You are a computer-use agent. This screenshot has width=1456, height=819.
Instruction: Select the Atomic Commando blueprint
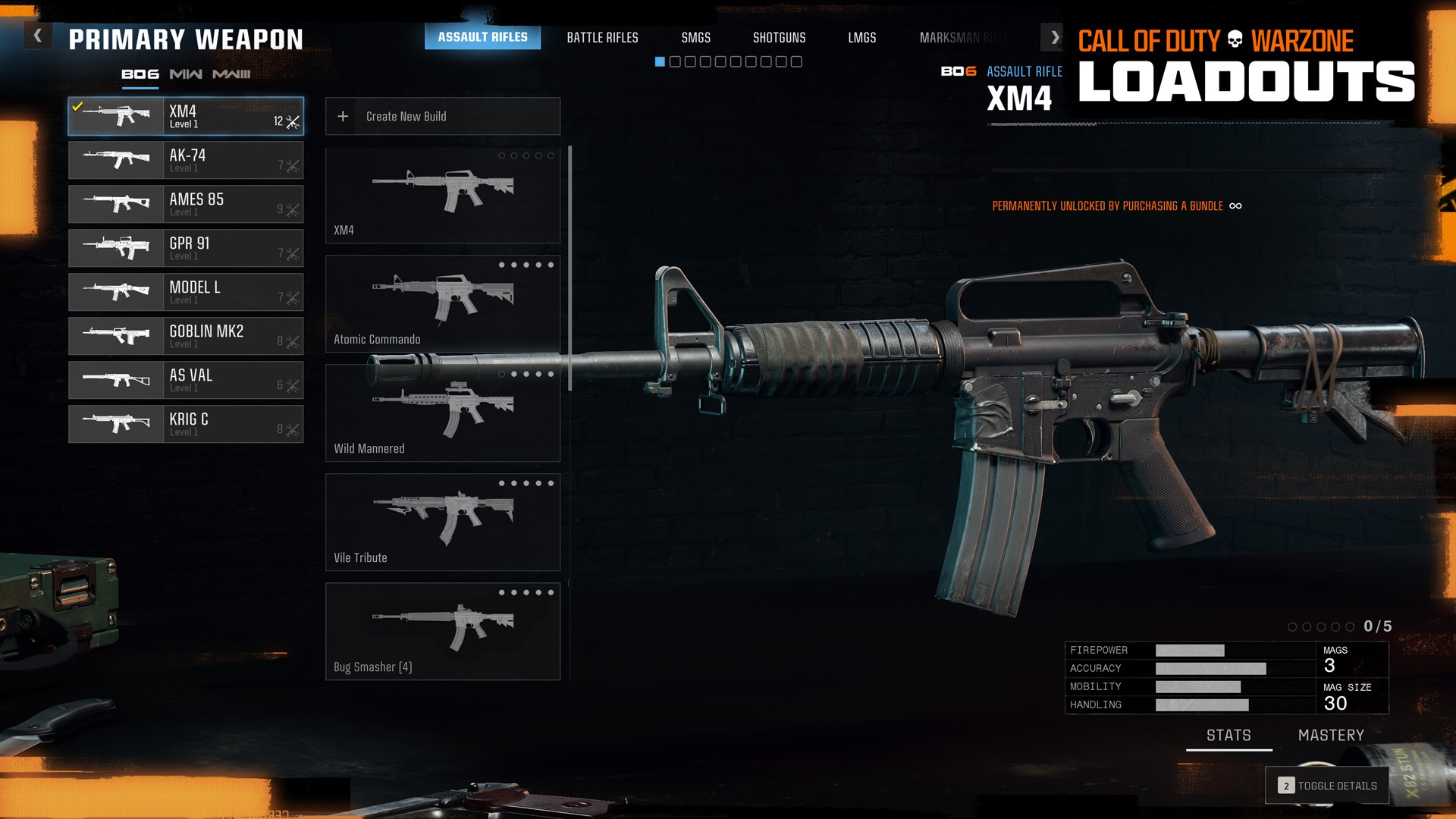(x=443, y=303)
